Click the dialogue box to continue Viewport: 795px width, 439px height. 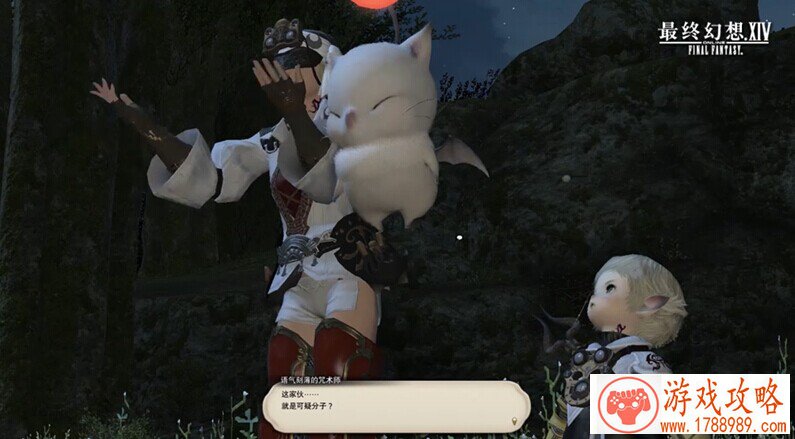[395, 406]
